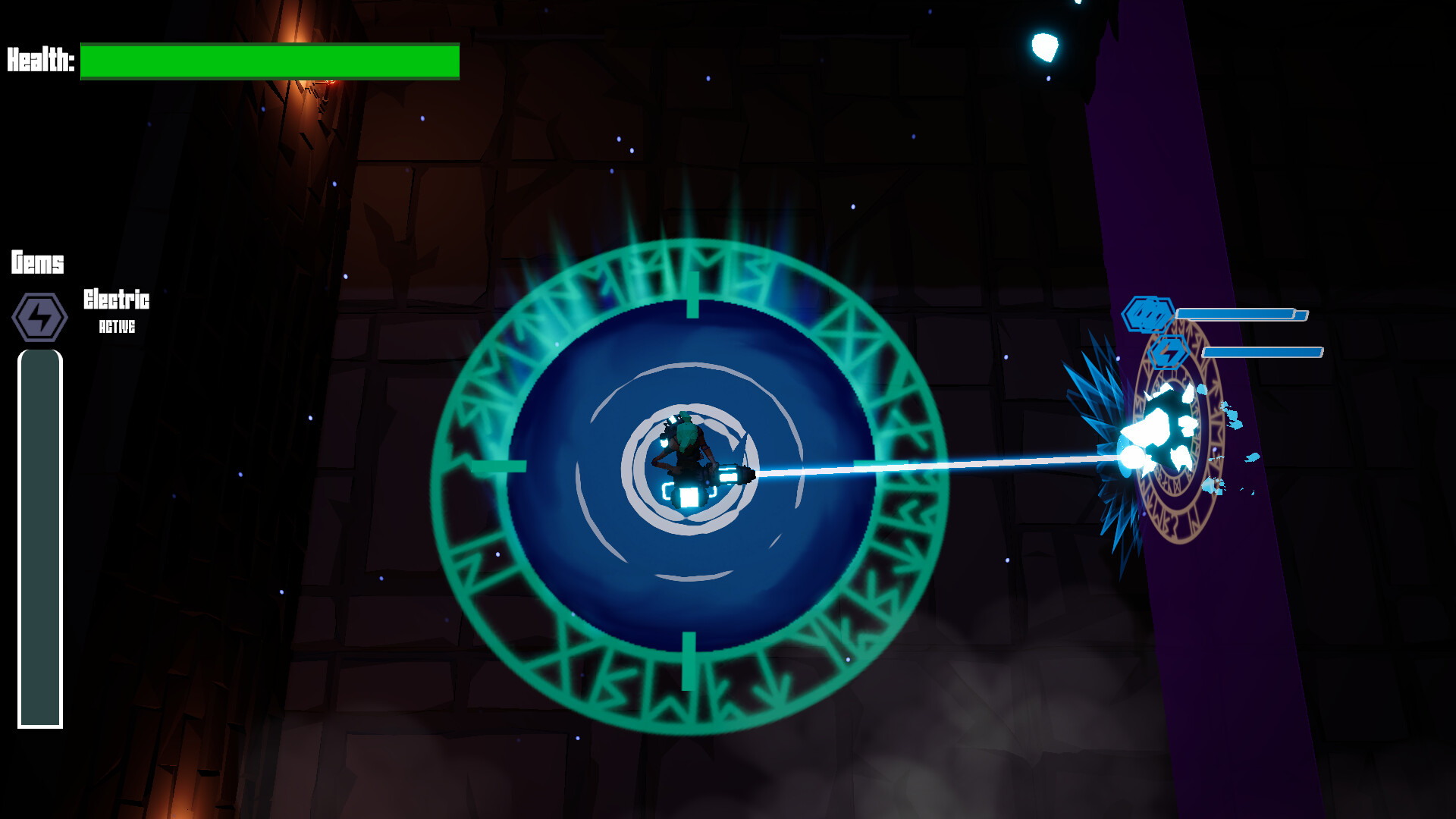The height and width of the screenshot is (819, 1456).
Task: Select the Electric label text
Action: 116,300
